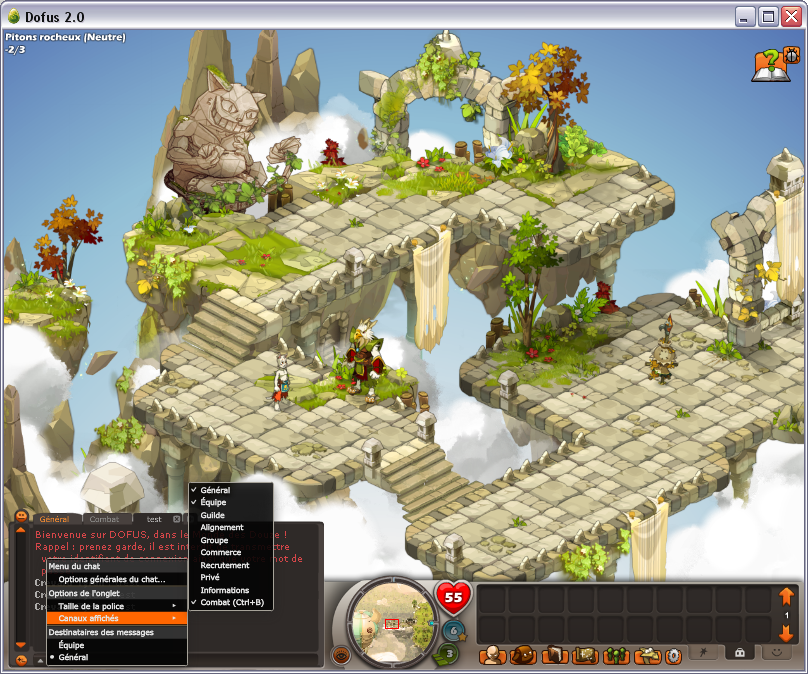
Task: Choose Équipe as message recipient
Action: (x=72, y=645)
